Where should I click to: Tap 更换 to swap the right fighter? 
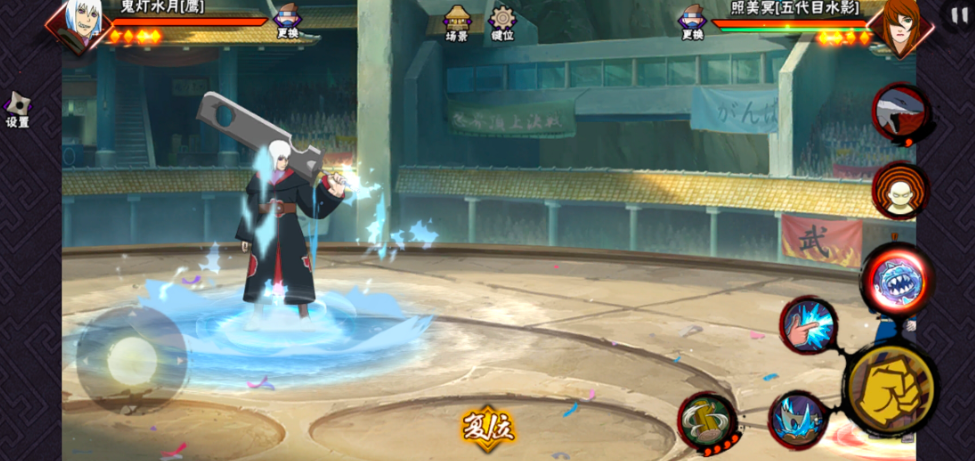click(692, 21)
